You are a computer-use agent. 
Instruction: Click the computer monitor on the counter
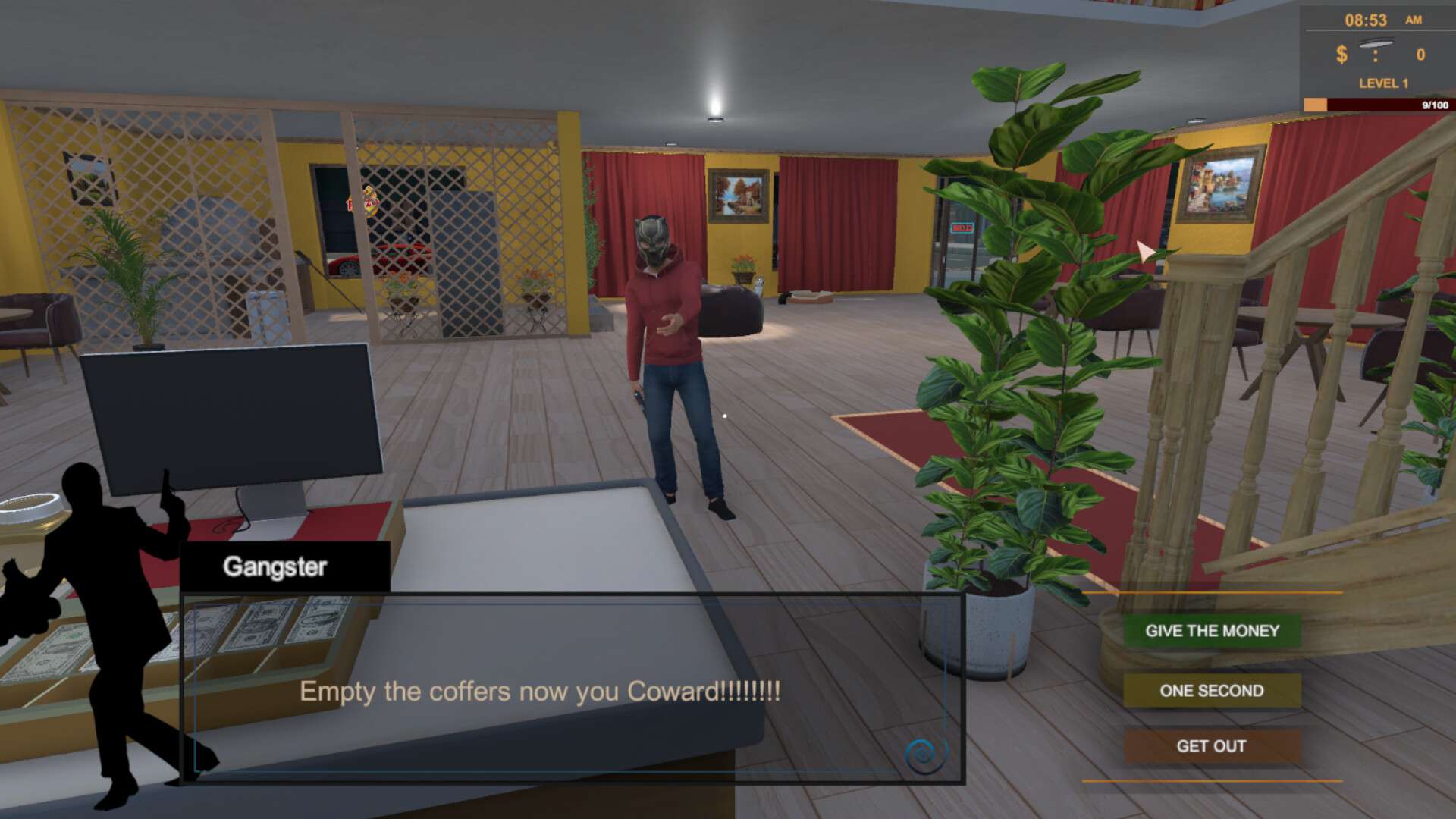tap(227, 417)
